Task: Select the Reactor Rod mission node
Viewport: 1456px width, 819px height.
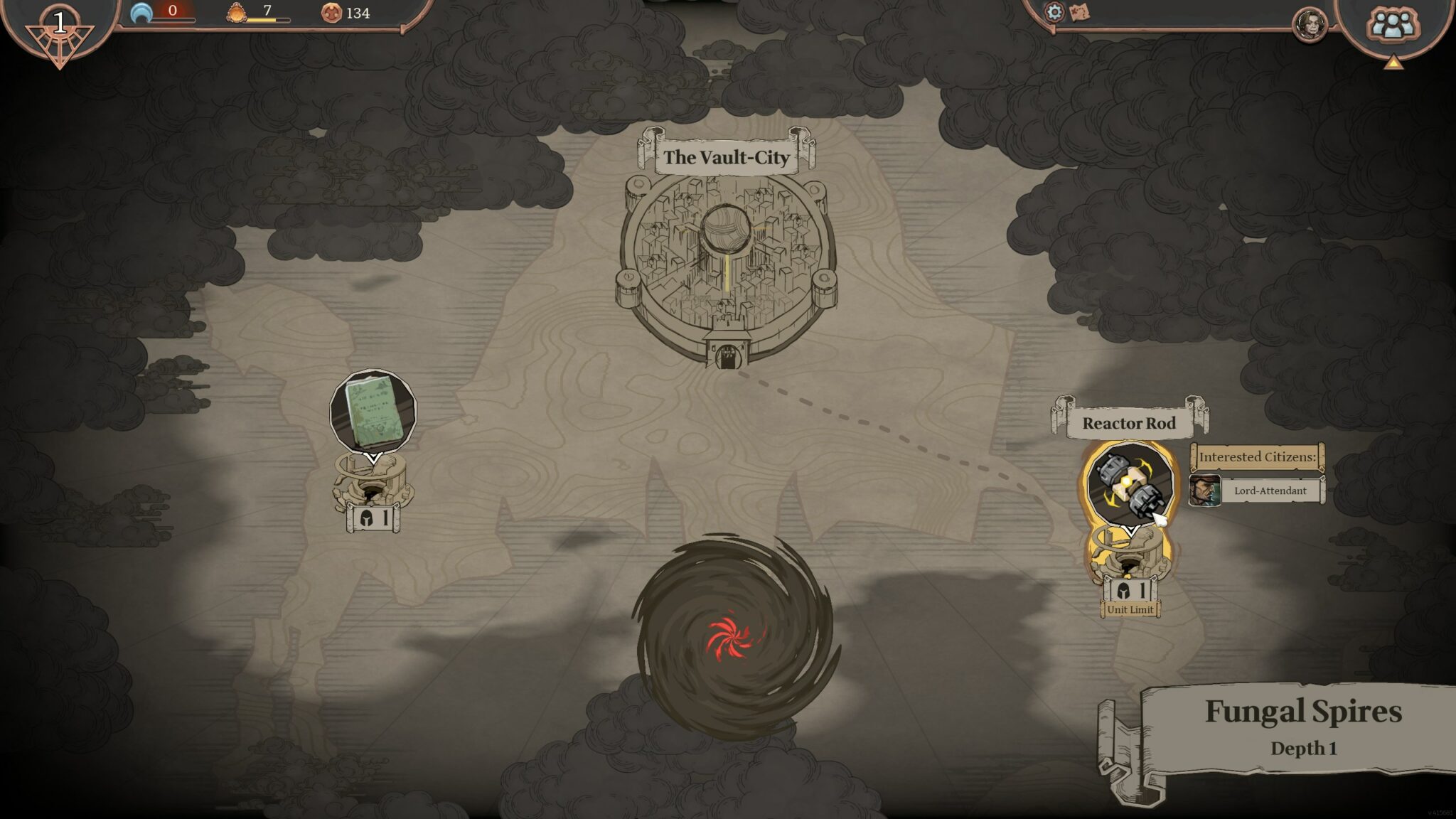Action: [x=1129, y=483]
